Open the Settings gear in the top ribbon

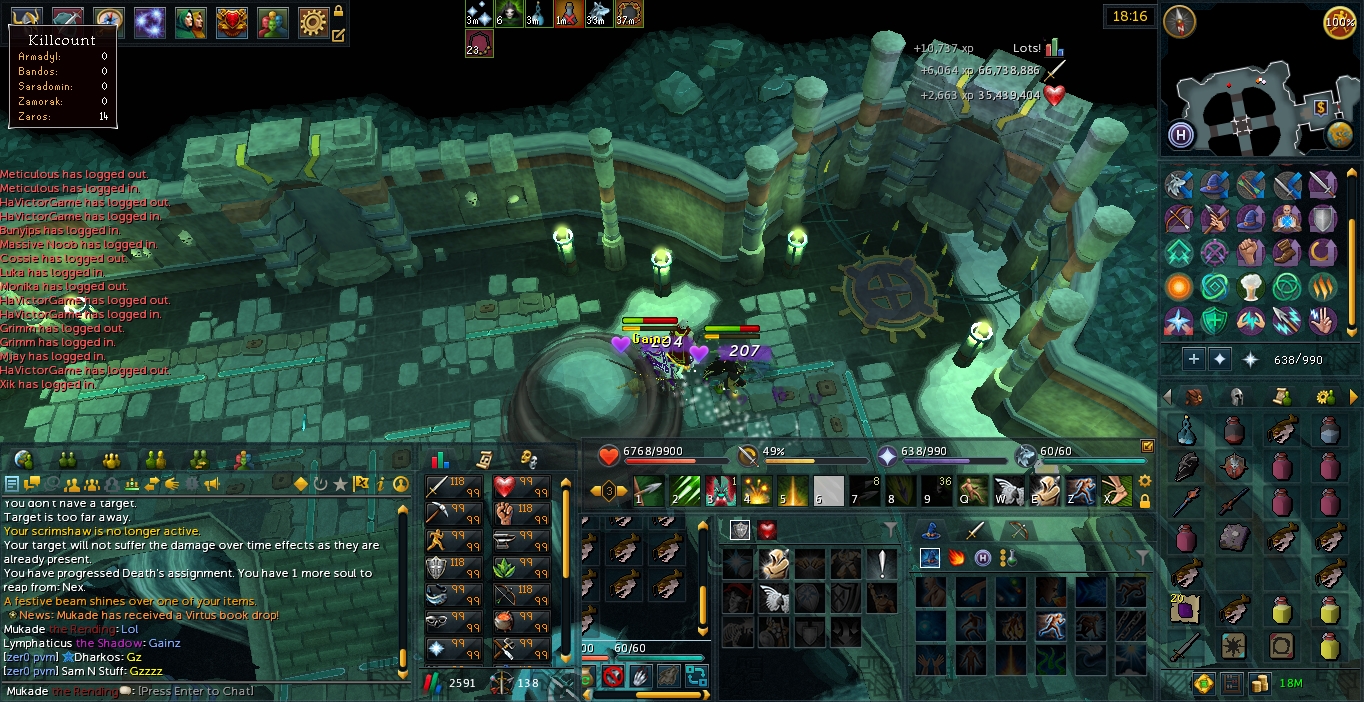tap(313, 21)
